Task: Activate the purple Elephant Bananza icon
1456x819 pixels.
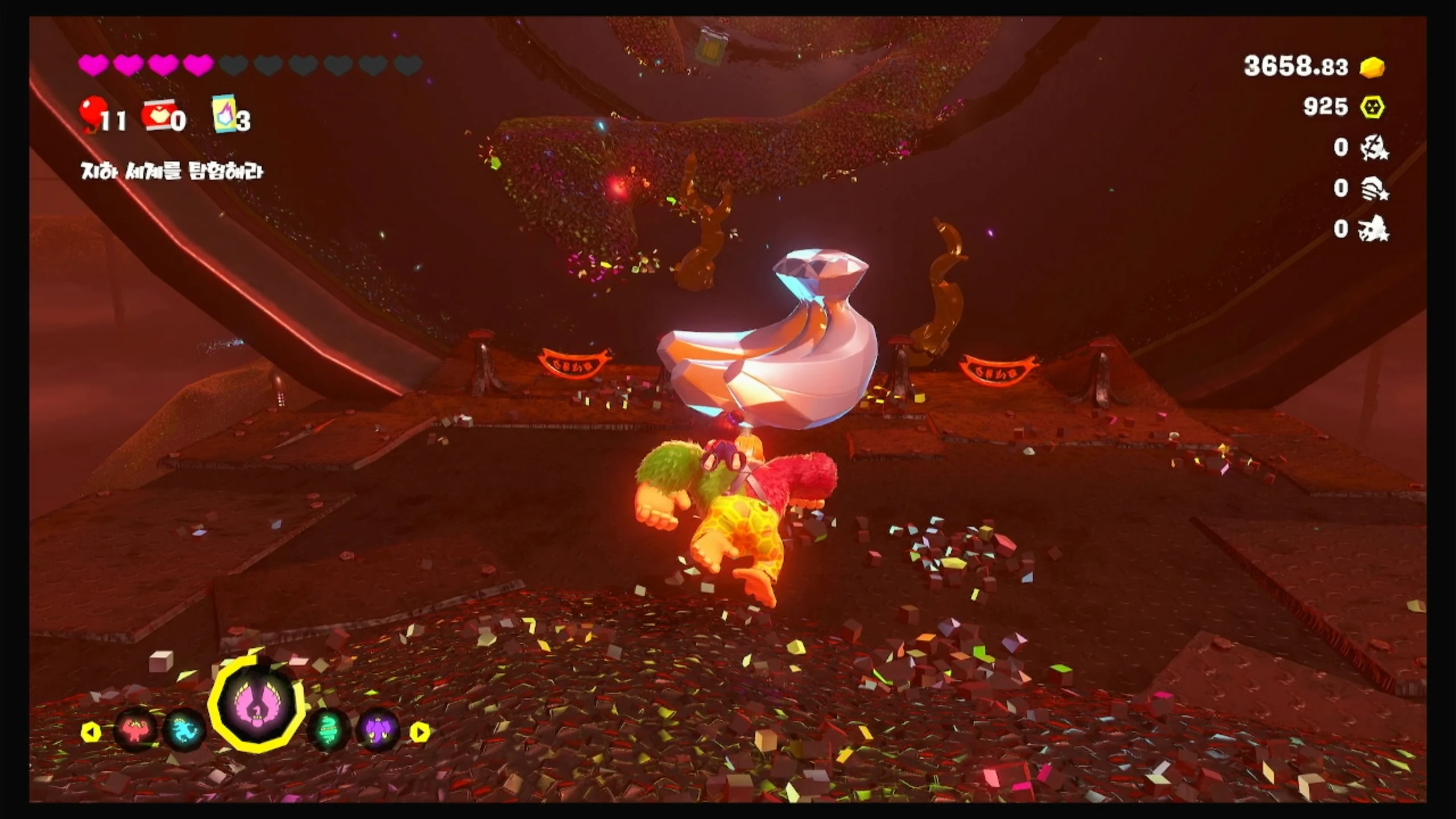Action: click(x=378, y=730)
